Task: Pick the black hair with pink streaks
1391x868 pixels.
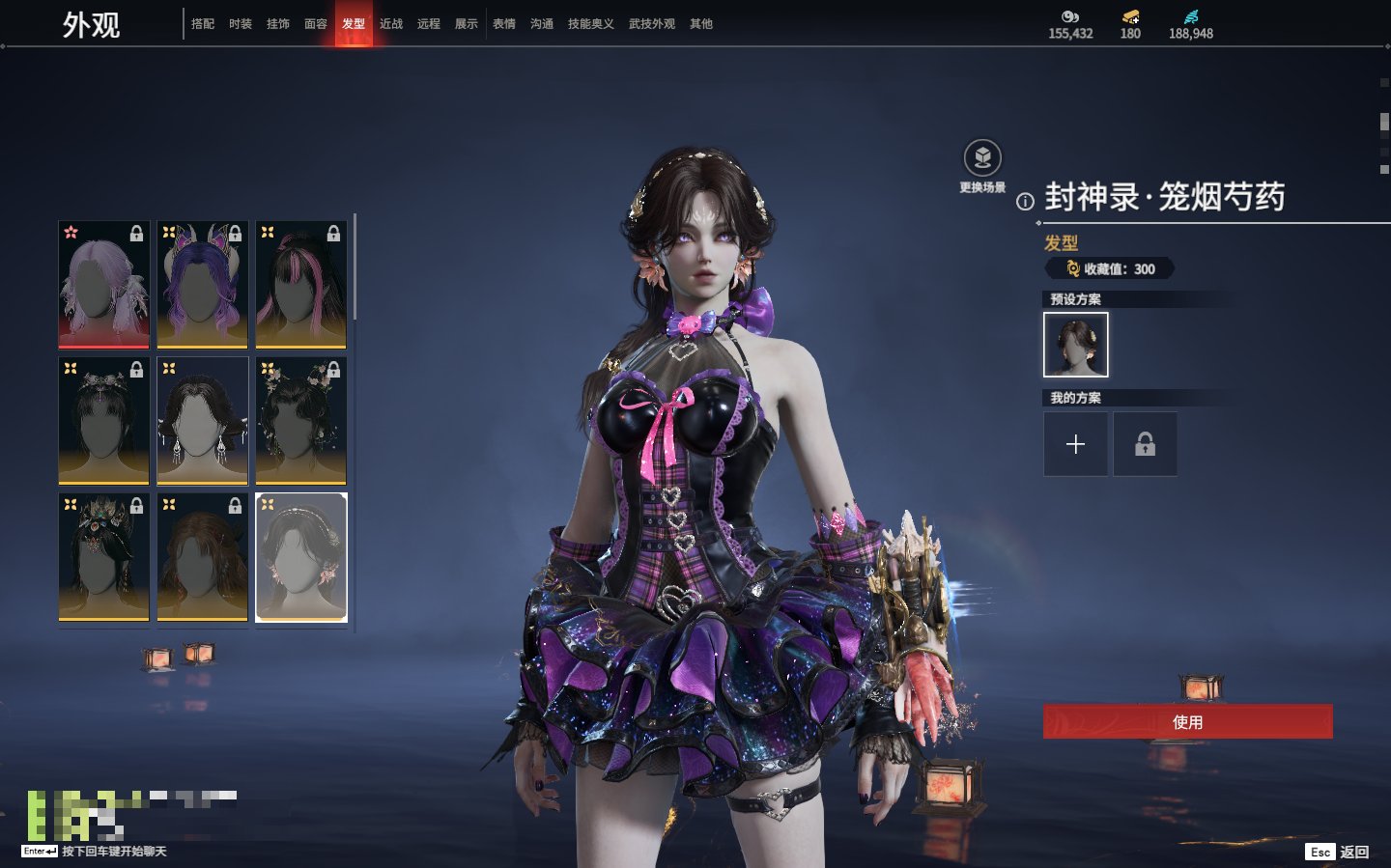Action: point(301,285)
